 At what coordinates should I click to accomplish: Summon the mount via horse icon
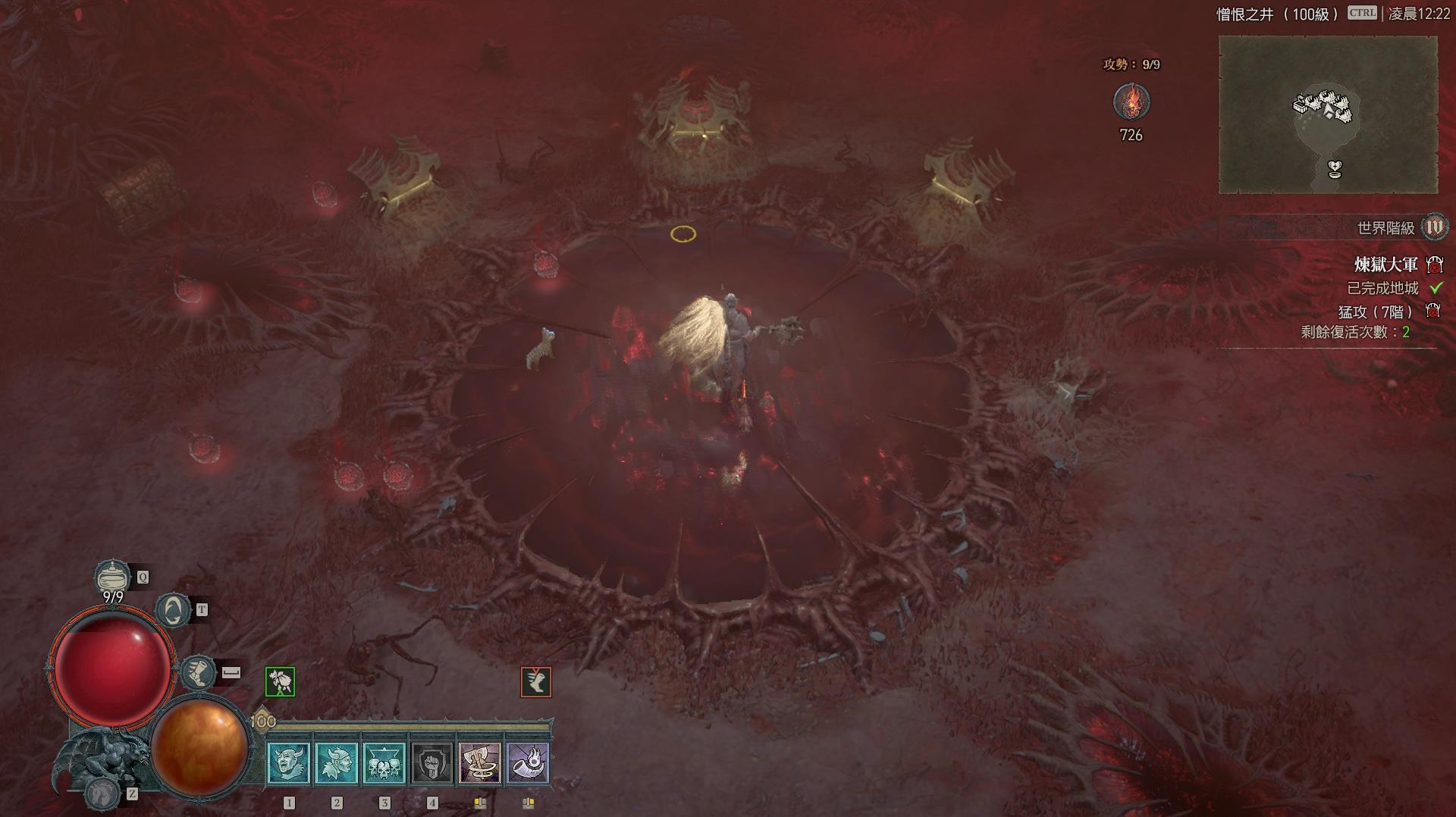[x=102, y=793]
